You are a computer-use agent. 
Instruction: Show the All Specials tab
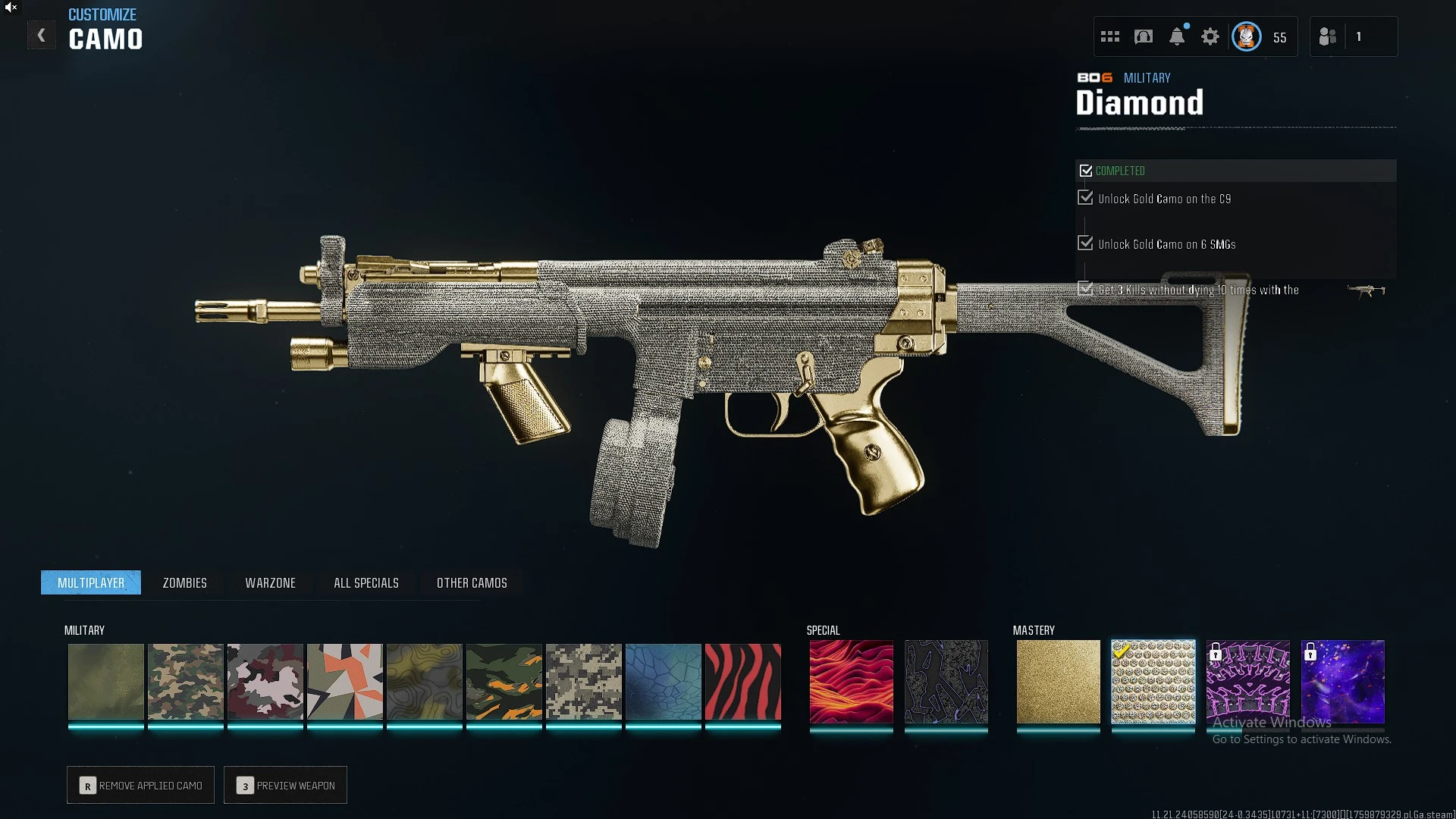click(366, 582)
